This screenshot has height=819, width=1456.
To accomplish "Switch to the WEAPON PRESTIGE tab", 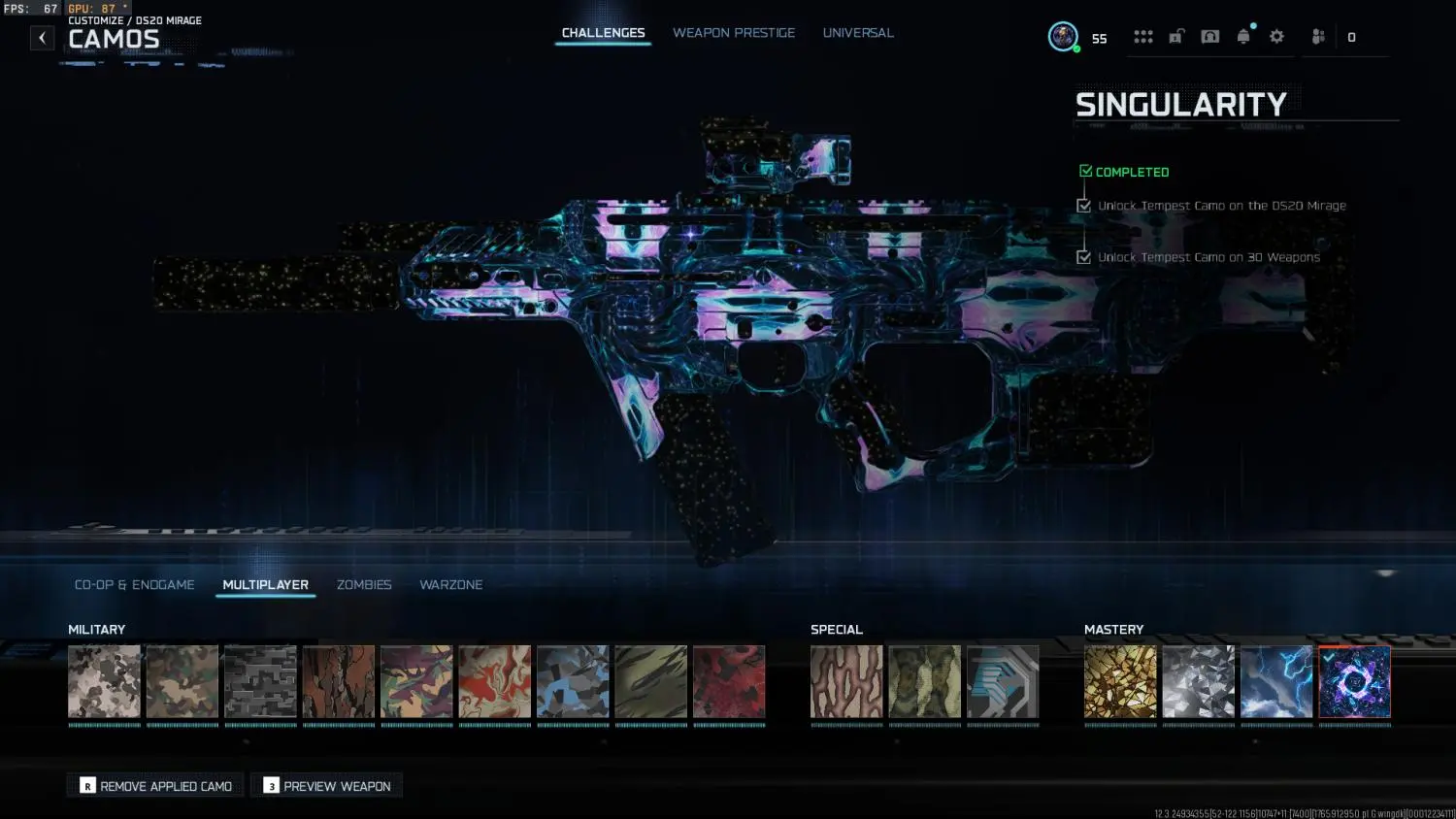I will tap(734, 32).
